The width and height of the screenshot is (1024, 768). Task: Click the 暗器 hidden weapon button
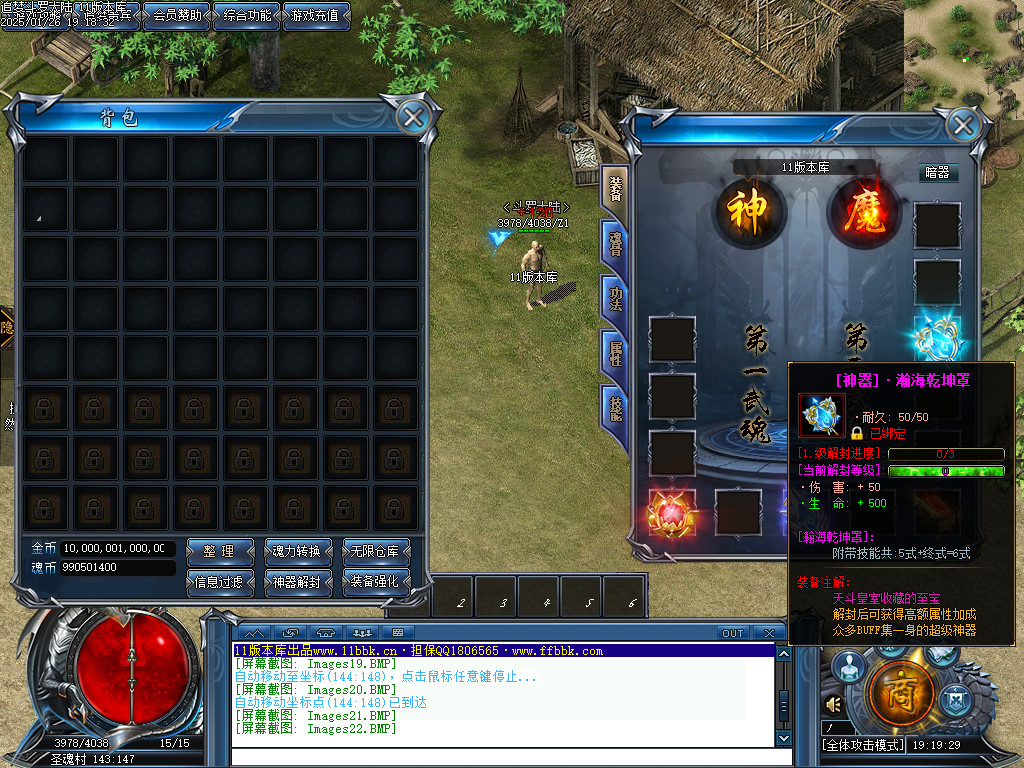(938, 173)
